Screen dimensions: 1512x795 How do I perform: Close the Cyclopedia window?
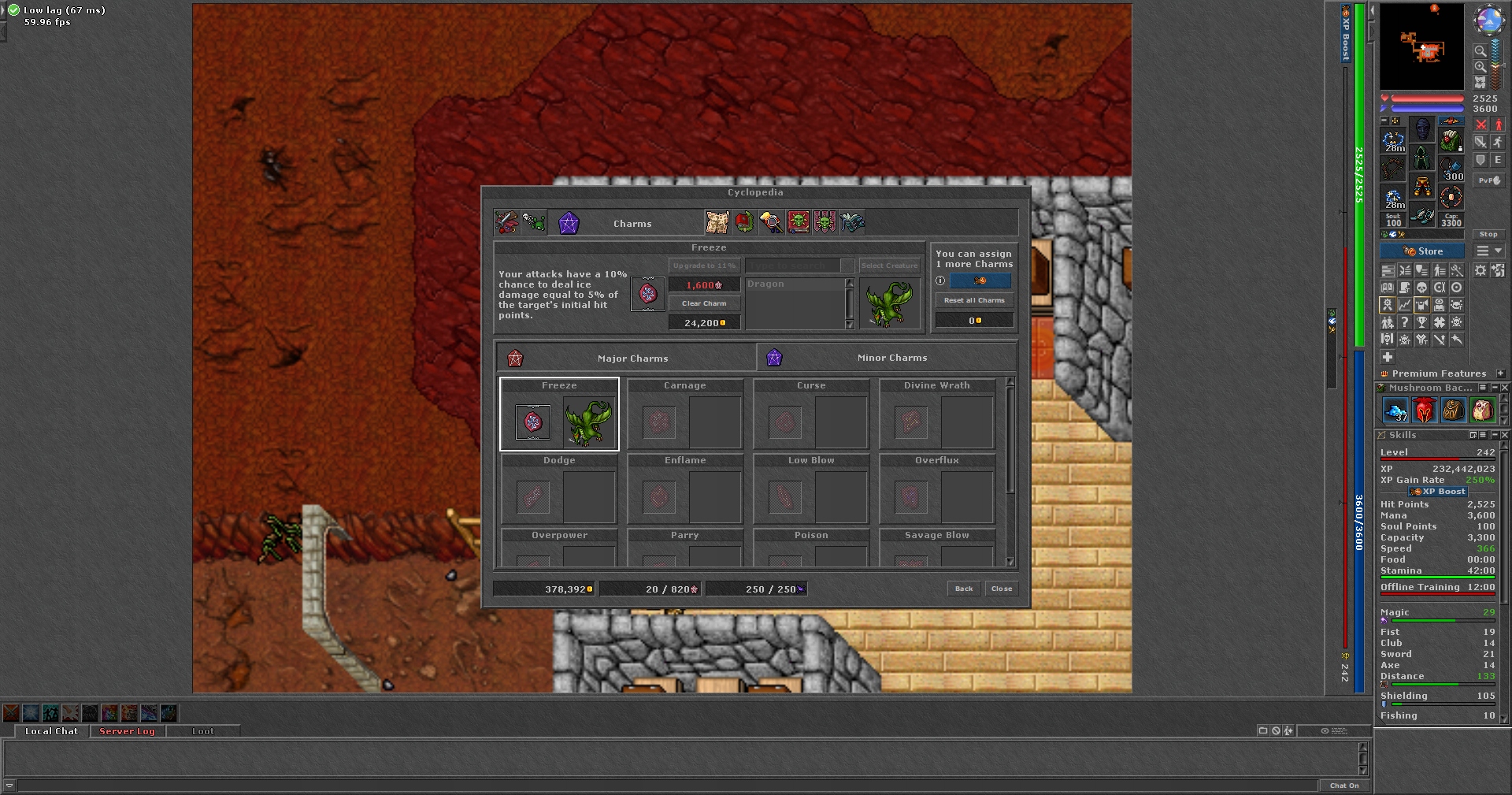[1002, 589]
